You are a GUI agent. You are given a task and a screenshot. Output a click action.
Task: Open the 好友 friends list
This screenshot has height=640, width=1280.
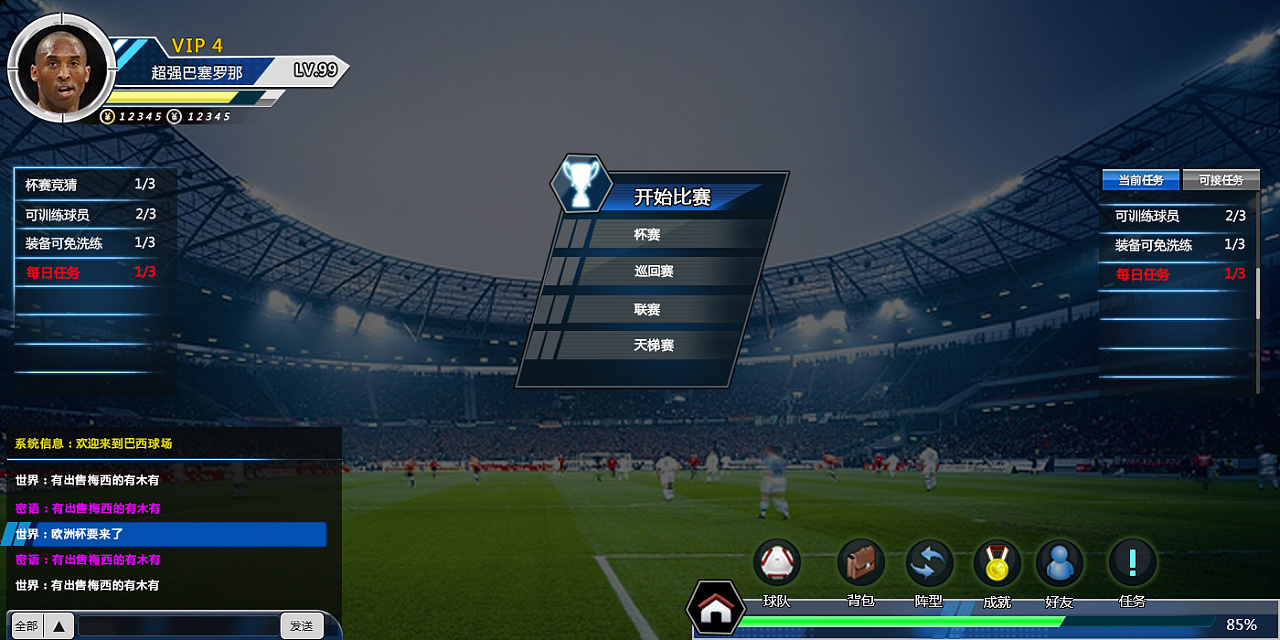click(1059, 563)
